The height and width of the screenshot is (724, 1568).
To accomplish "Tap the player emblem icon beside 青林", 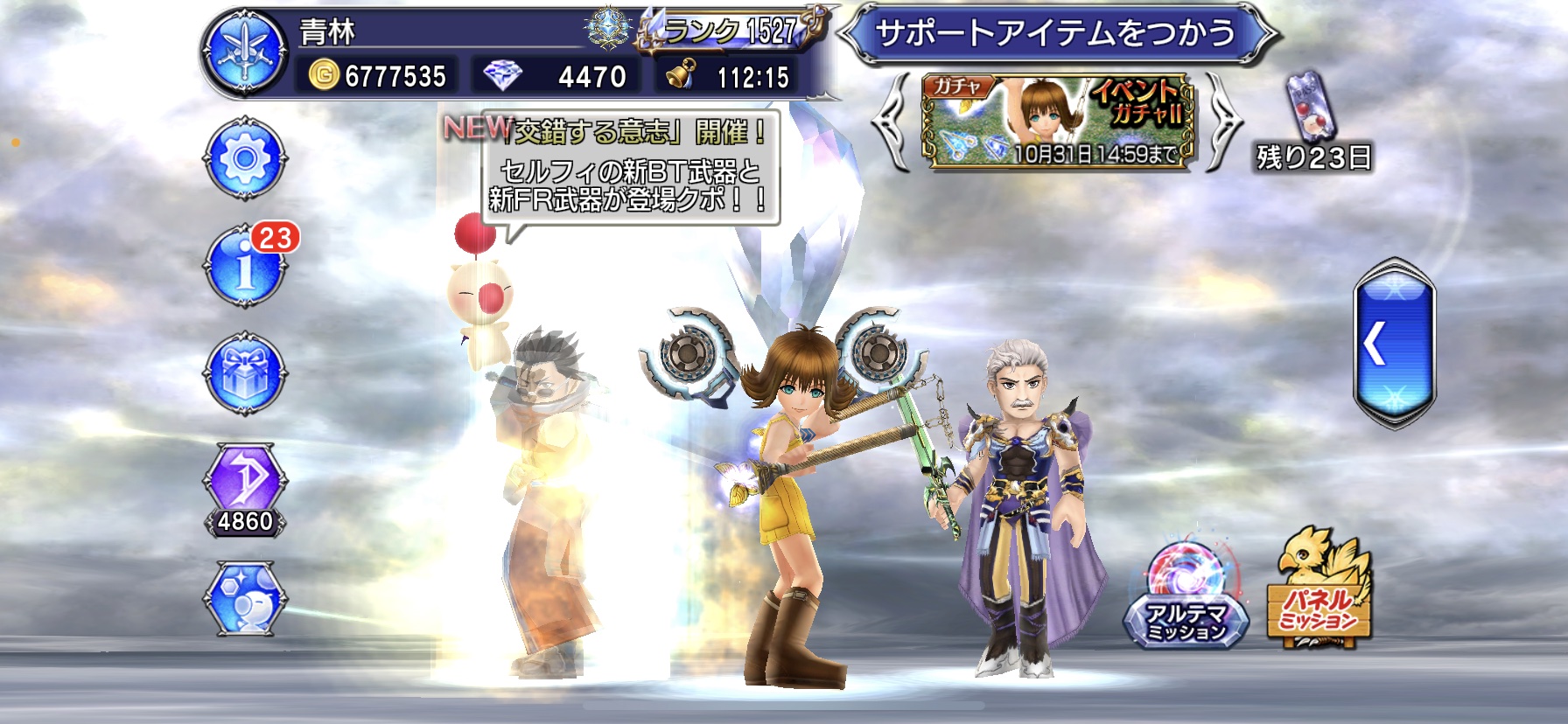I will click(x=245, y=52).
